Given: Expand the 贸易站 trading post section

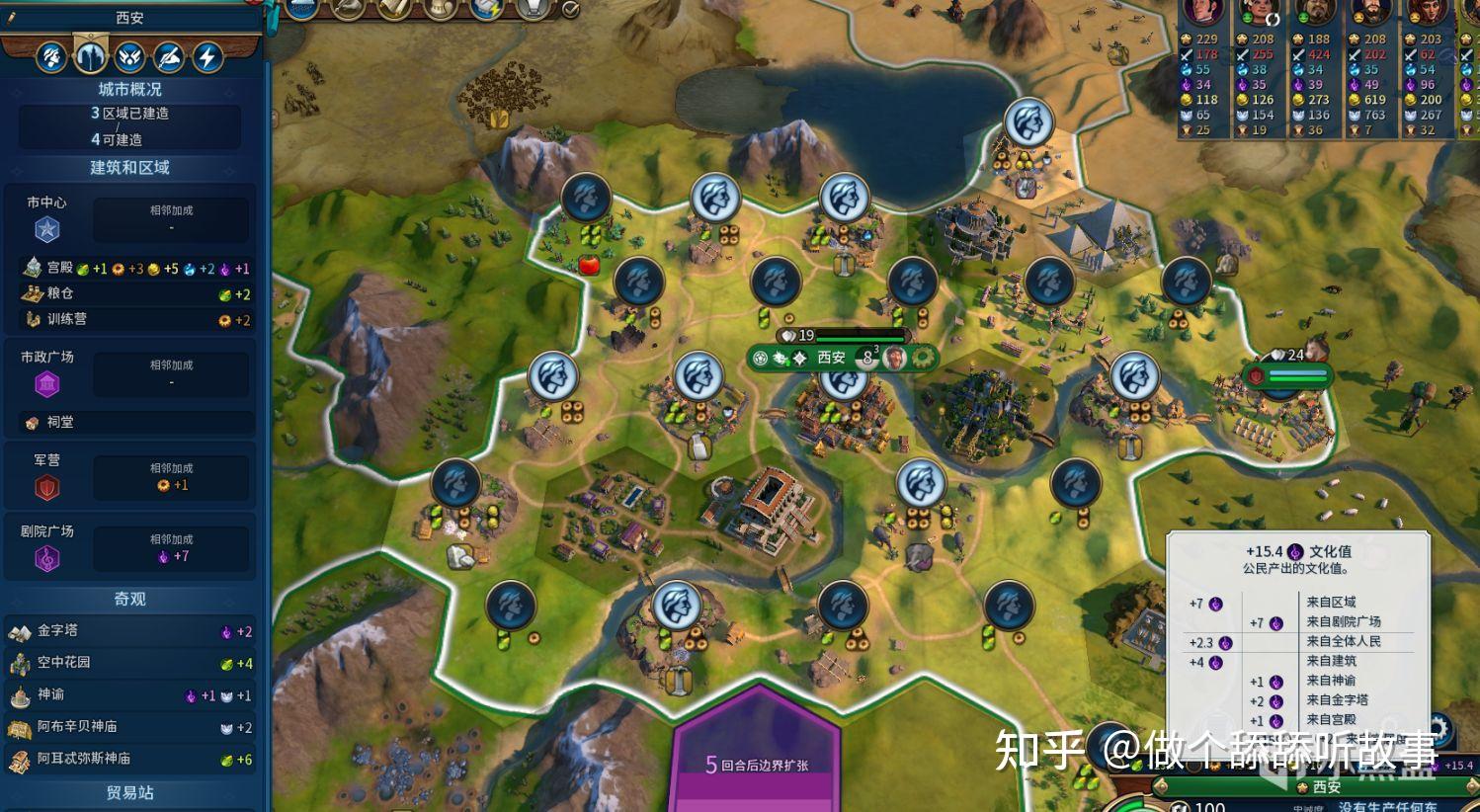Looking at the screenshot, I should [129, 793].
